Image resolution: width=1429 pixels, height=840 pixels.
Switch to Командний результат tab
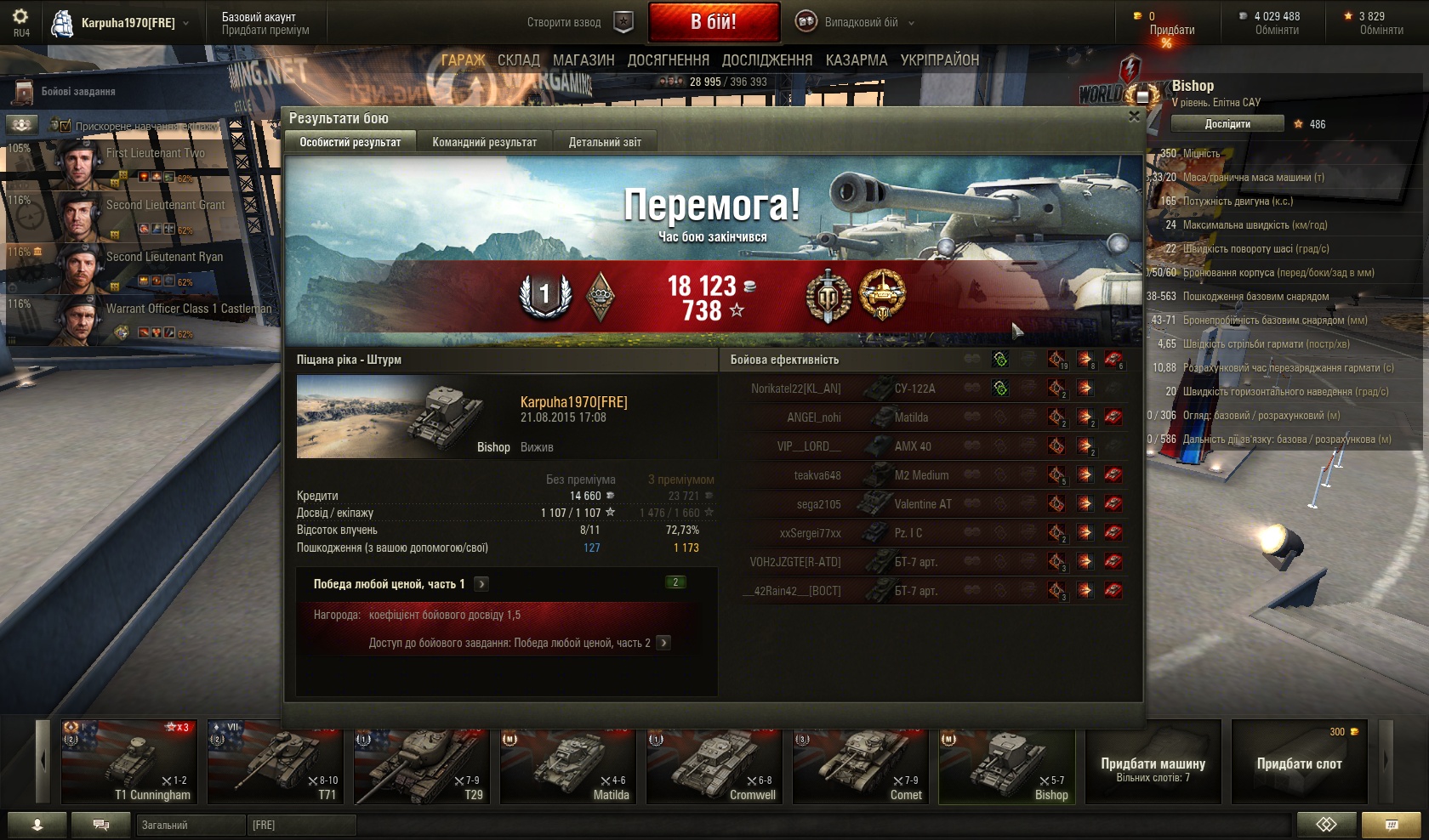tap(484, 142)
